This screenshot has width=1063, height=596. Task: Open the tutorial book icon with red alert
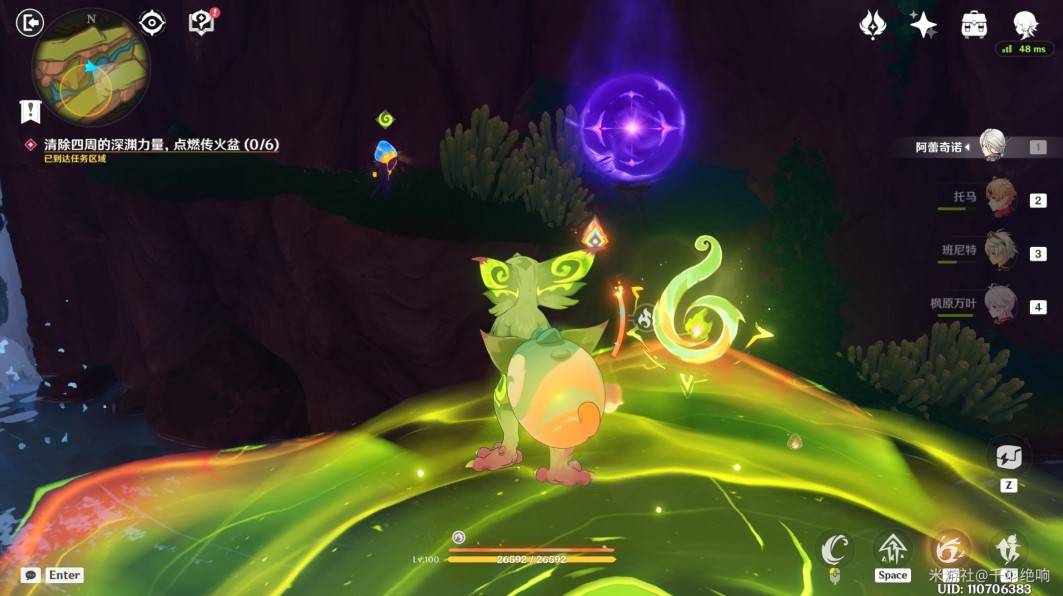pyautogui.click(x=202, y=22)
